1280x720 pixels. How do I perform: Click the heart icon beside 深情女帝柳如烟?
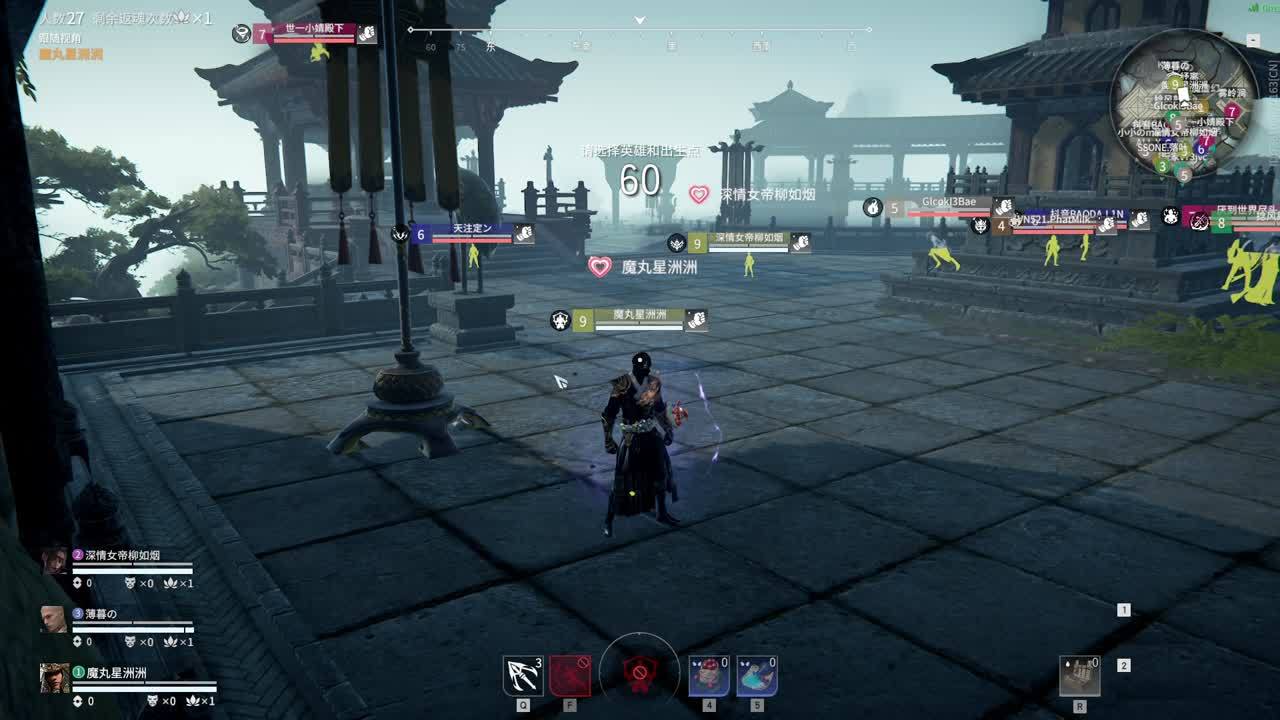698,194
